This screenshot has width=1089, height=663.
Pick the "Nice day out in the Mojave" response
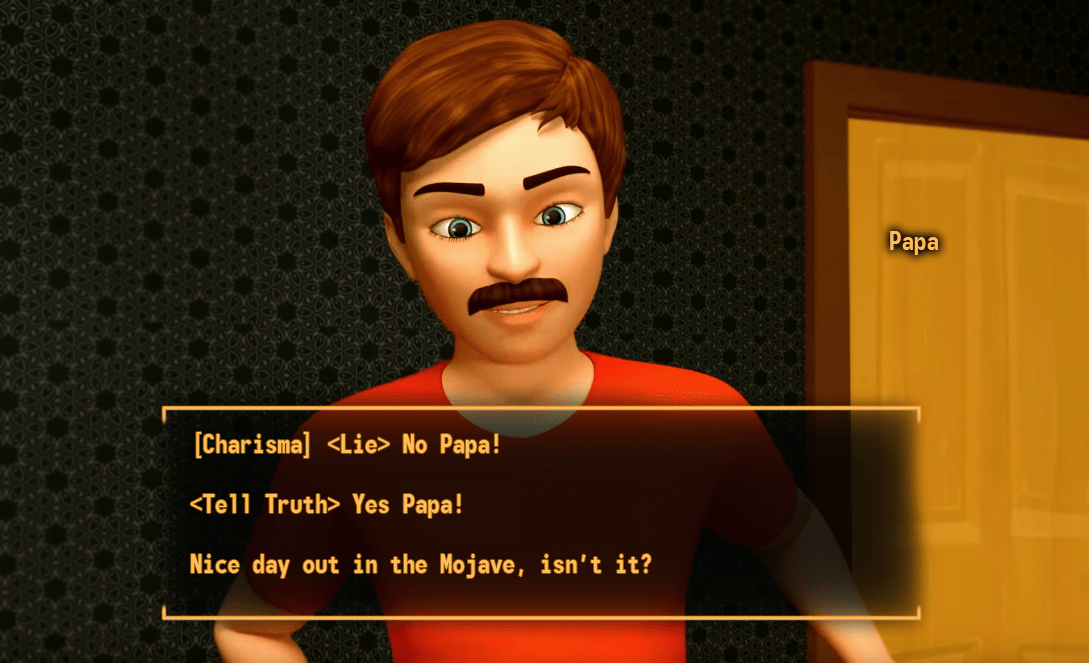[x=420, y=565]
